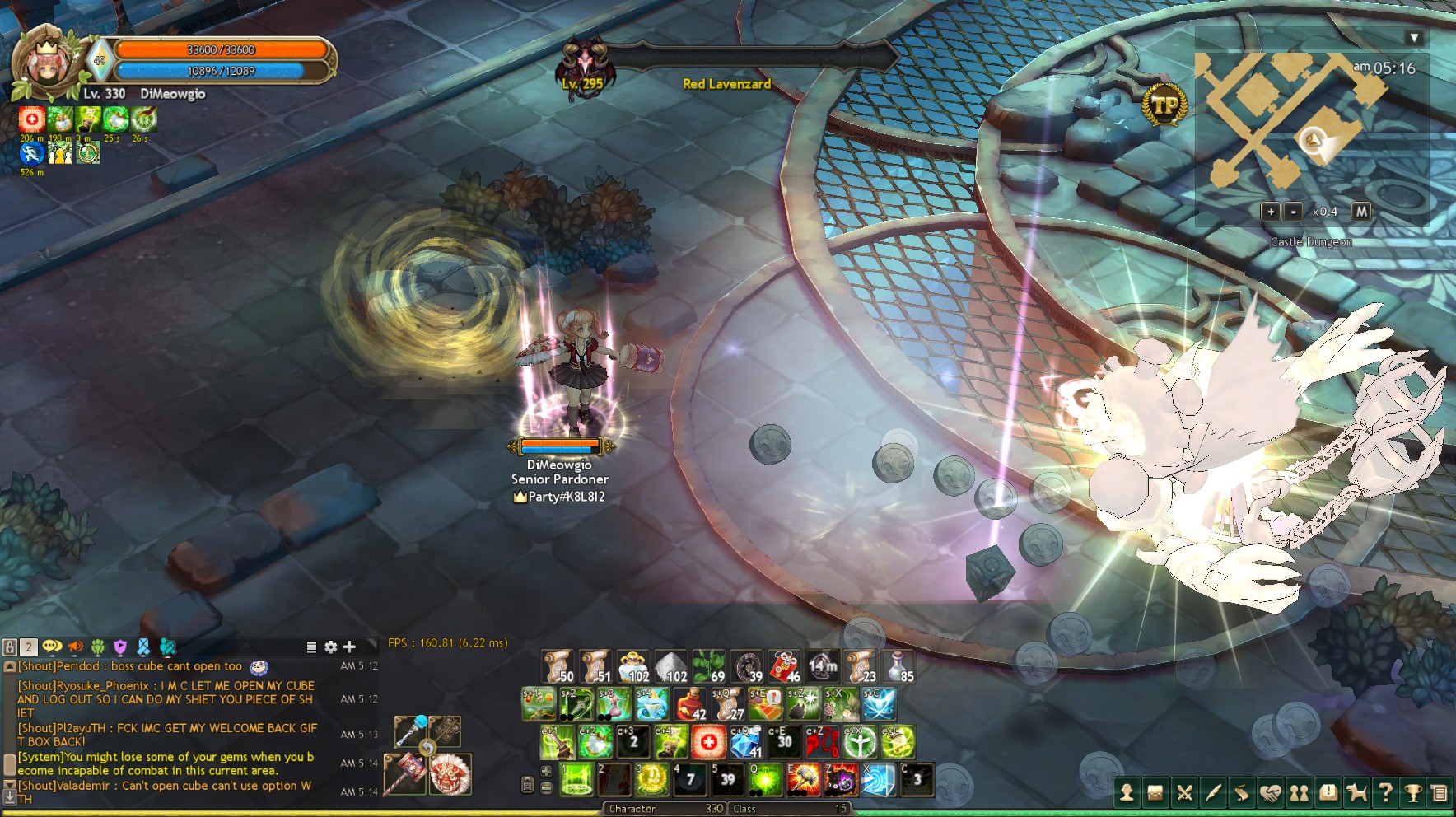Viewport: 1456px width, 817px height.
Task: Open the help question mark menu
Action: point(1385,793)
